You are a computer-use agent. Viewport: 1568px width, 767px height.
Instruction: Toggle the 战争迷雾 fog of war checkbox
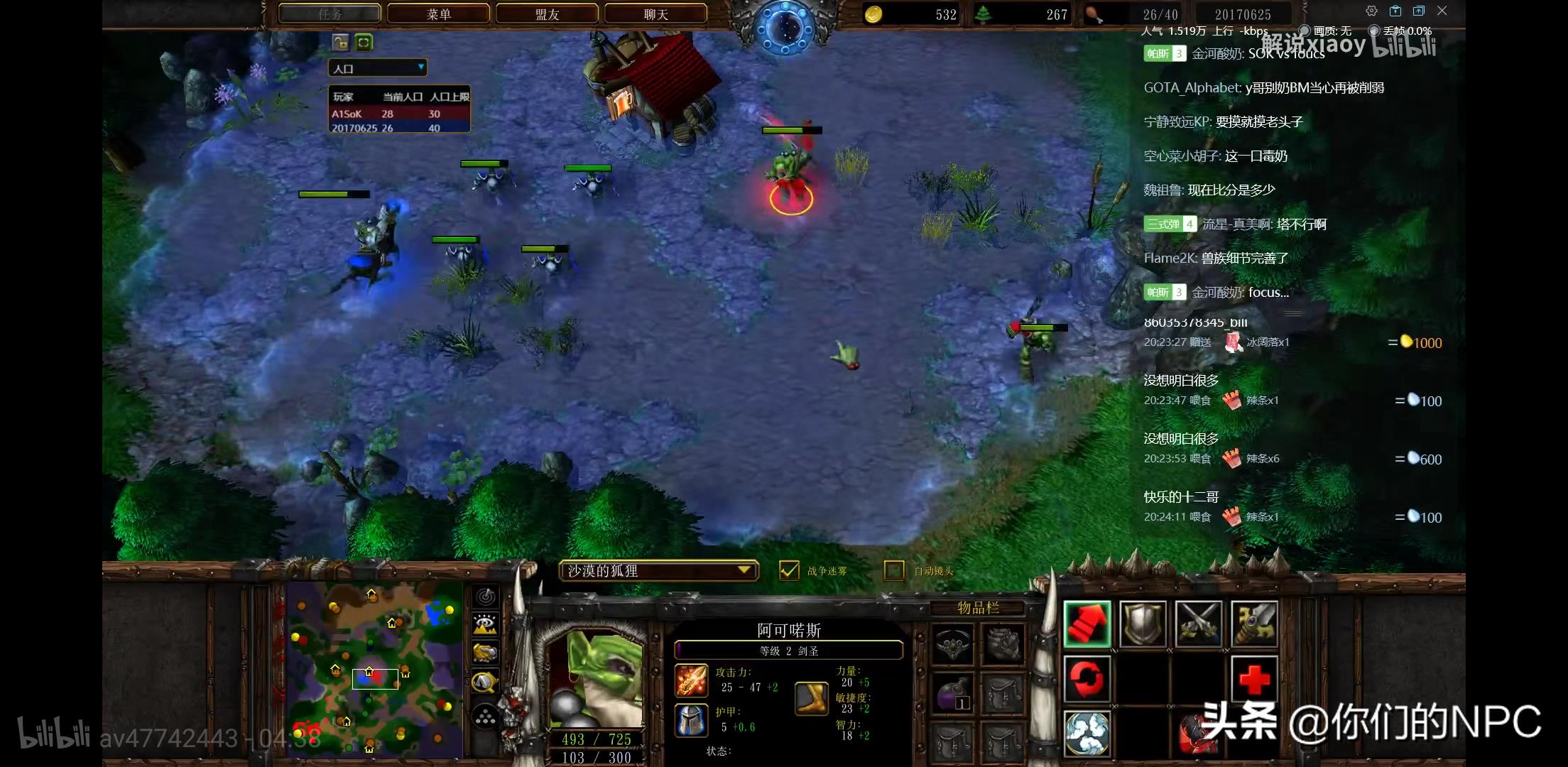click(789, 570)
